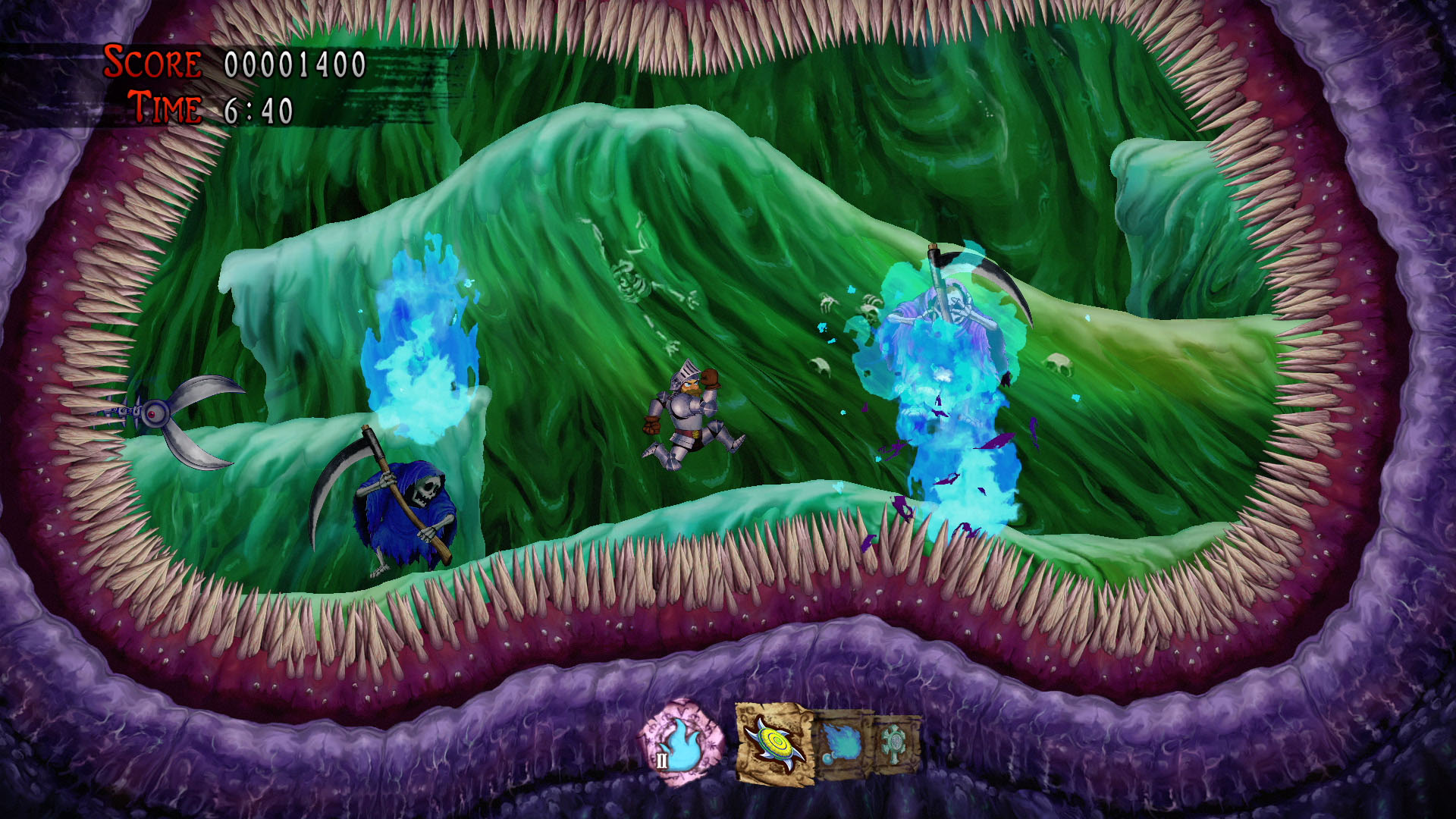This screenshot has width=1456, height=819.
Task: Select the spiked discus weapon slot
Action: [773, 744]
